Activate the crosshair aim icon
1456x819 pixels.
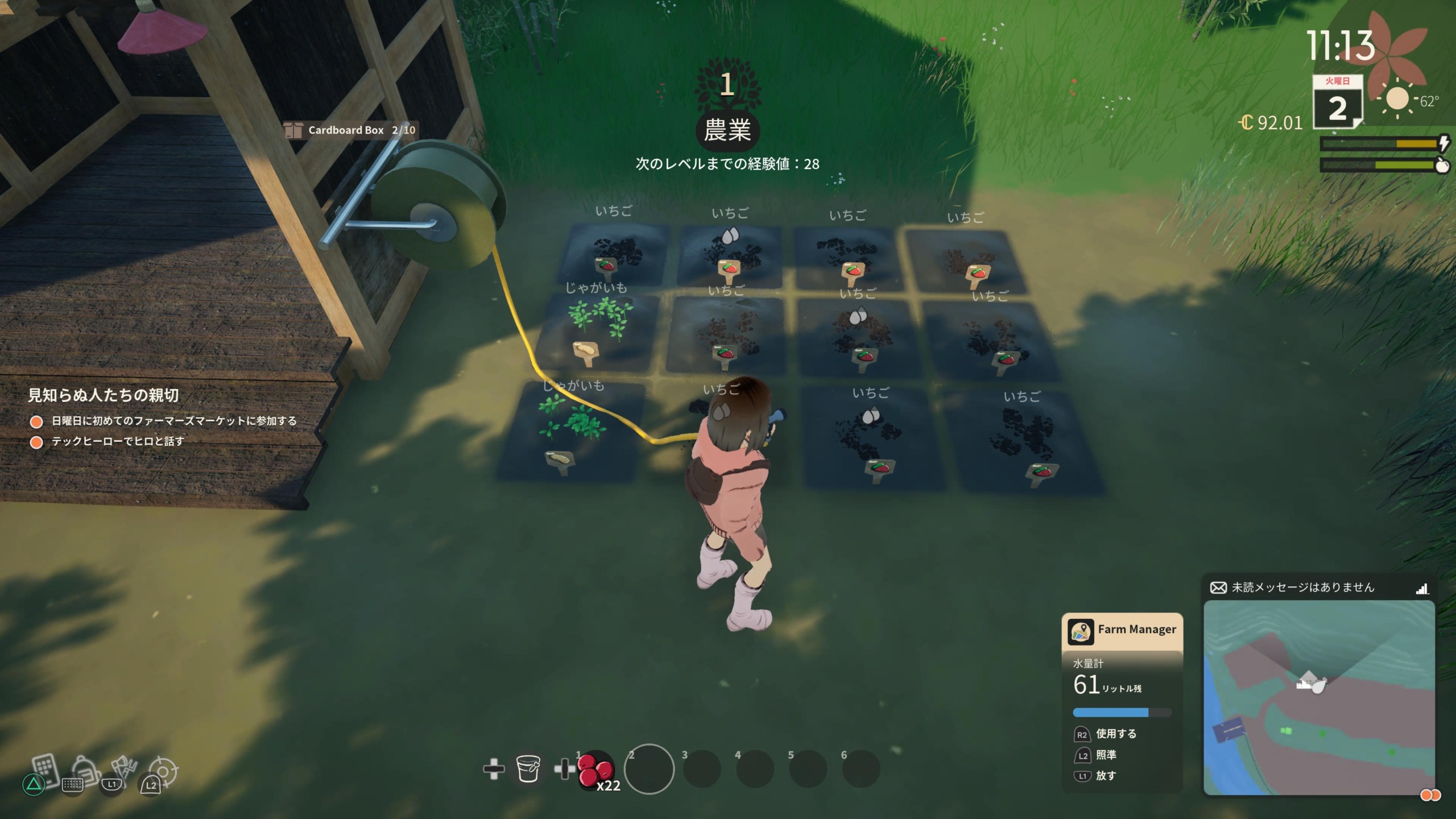163,772
